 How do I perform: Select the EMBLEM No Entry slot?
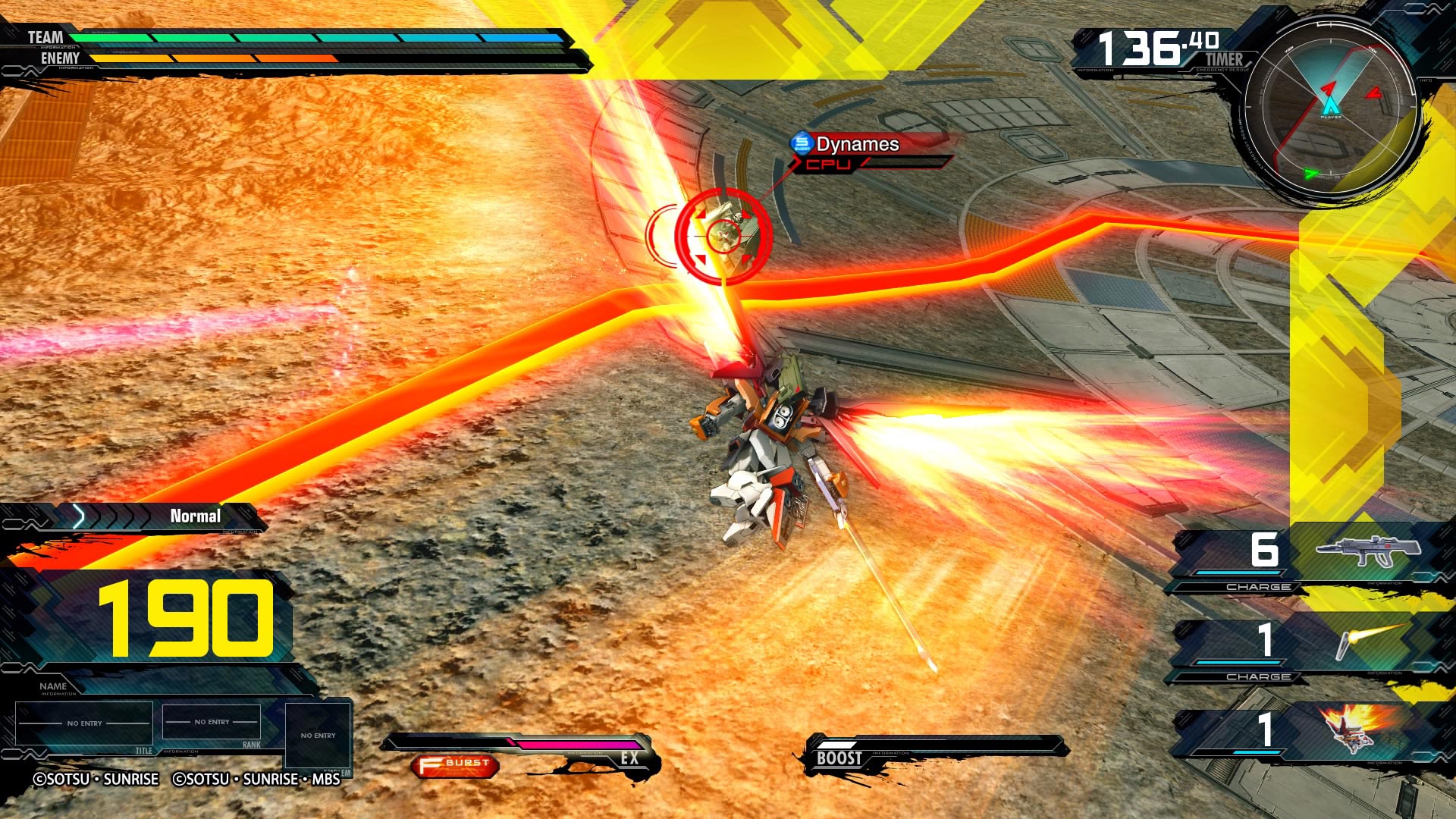tap(317, 732)
